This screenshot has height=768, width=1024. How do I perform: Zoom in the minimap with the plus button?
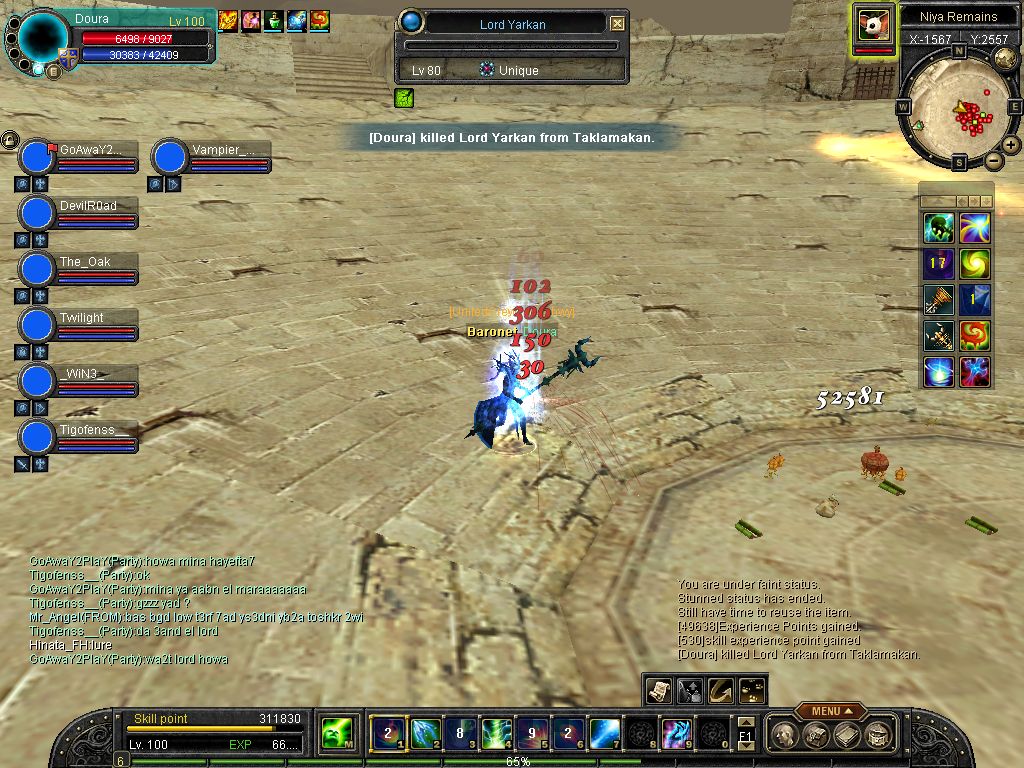click(1011, 145)
